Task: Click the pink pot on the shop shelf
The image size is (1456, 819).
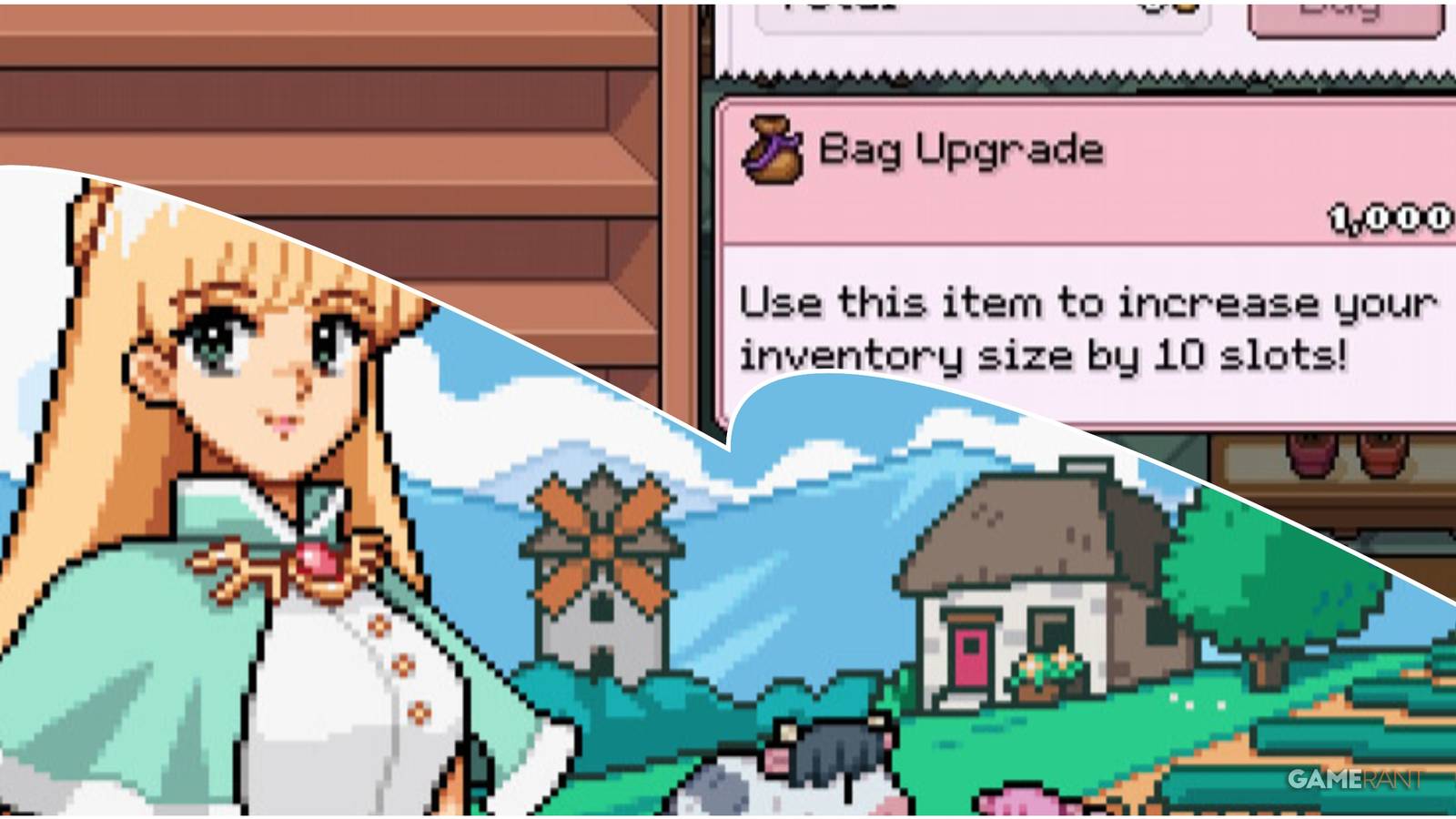Action: coord(1310,455)
